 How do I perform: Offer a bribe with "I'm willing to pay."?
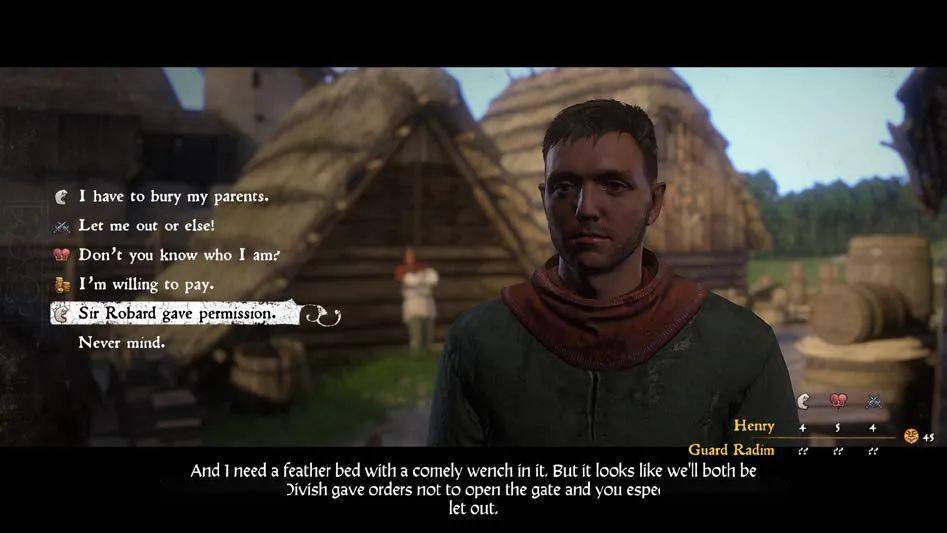click(x=146, y=284)
